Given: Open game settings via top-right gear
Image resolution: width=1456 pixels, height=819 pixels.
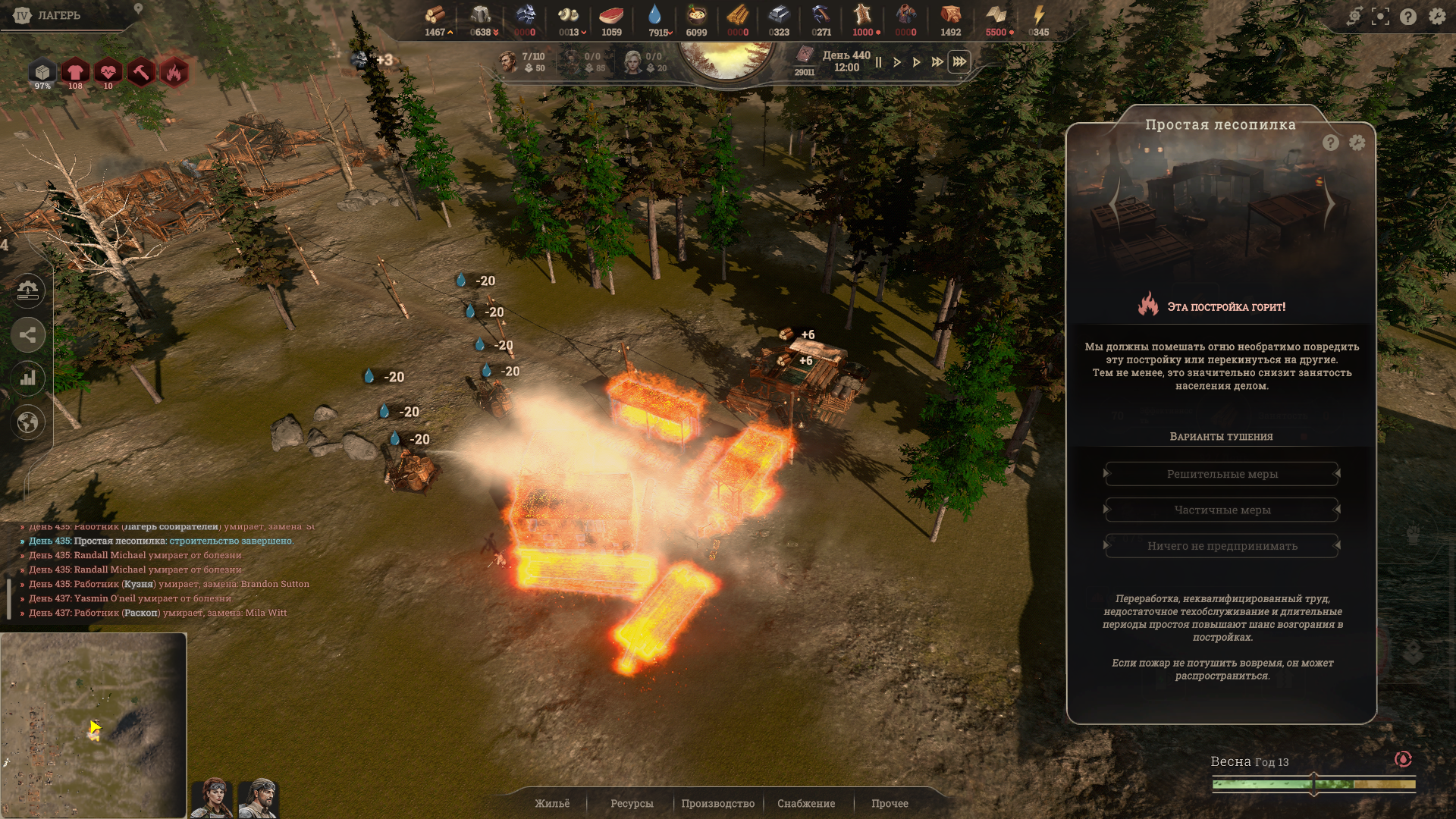Looking at the screenshot, I should point(1437,16).
